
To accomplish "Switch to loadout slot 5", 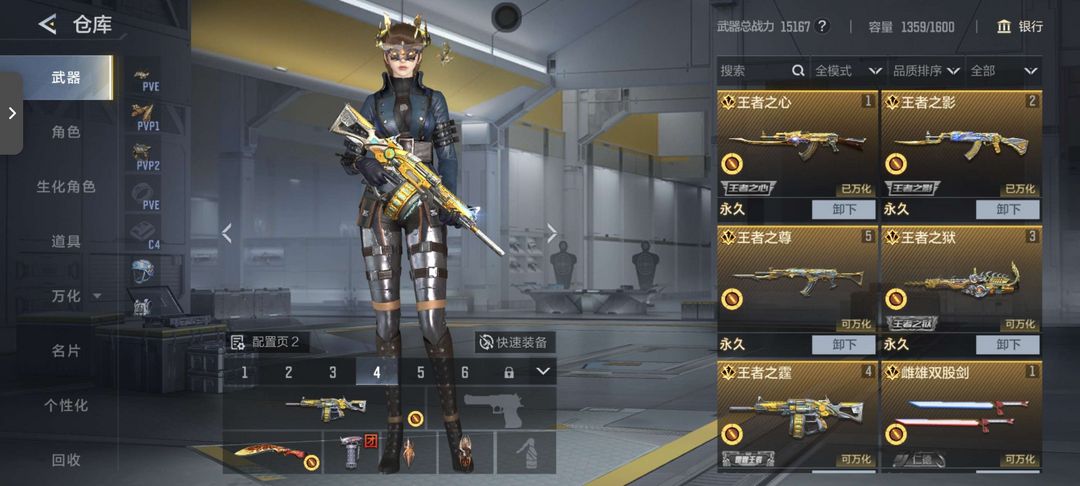I will click(x=421, y=372).
